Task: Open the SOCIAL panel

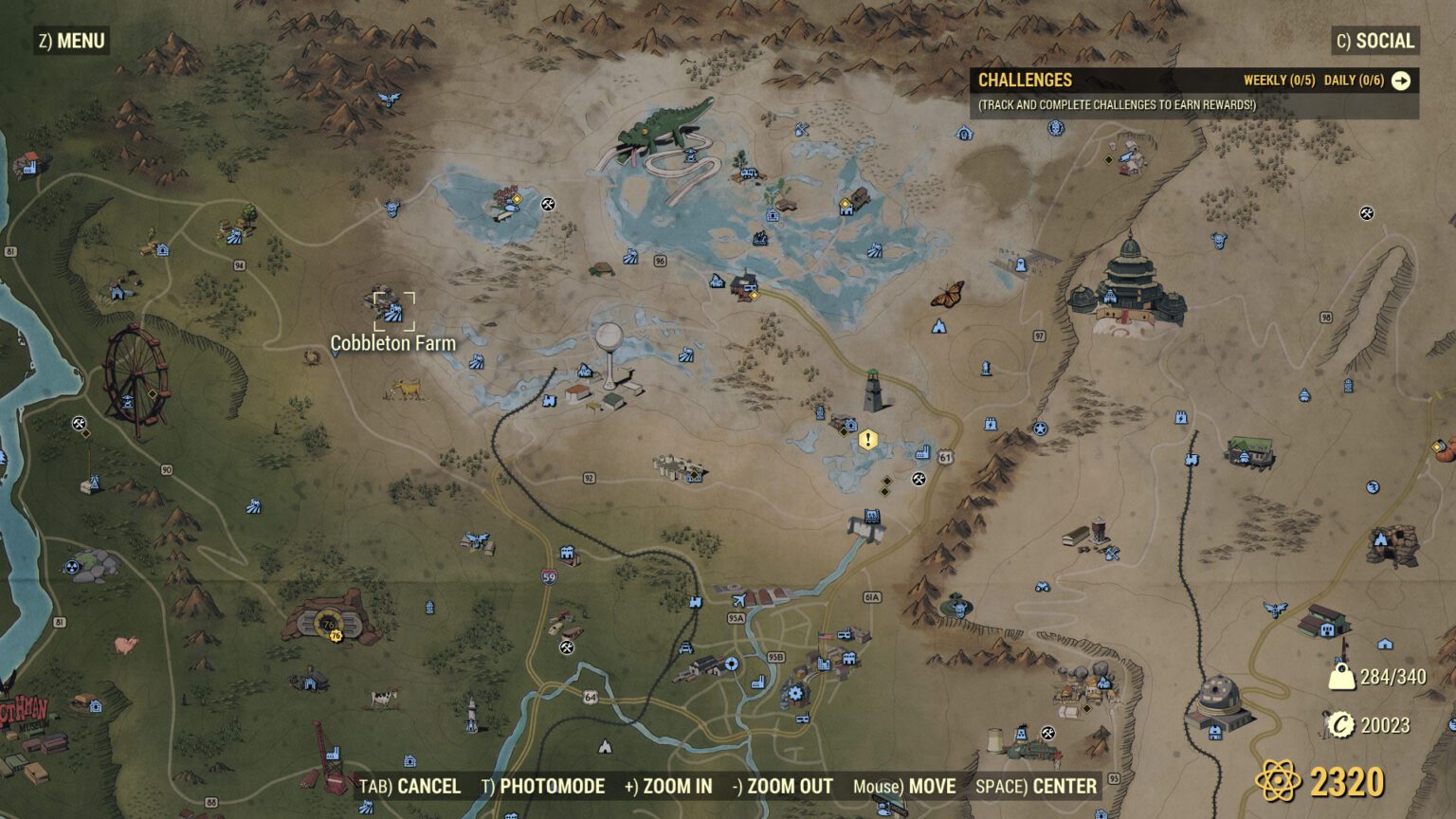Action: (1374, 41)
